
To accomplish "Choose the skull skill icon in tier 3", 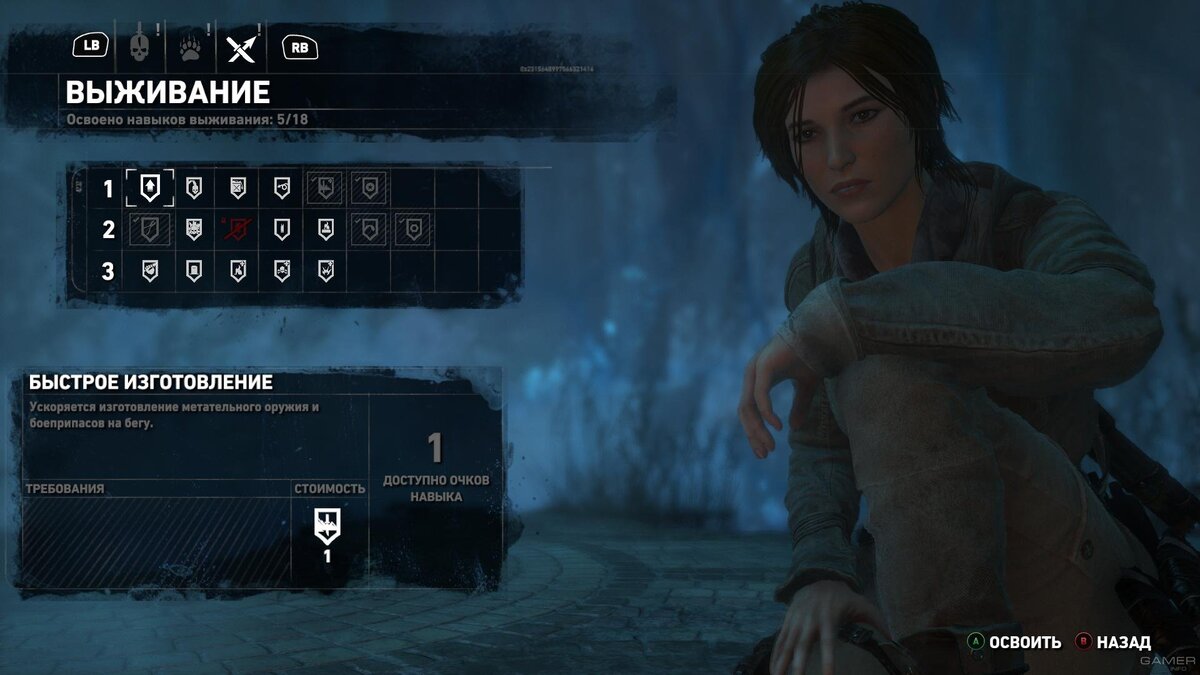I will 281,271.
